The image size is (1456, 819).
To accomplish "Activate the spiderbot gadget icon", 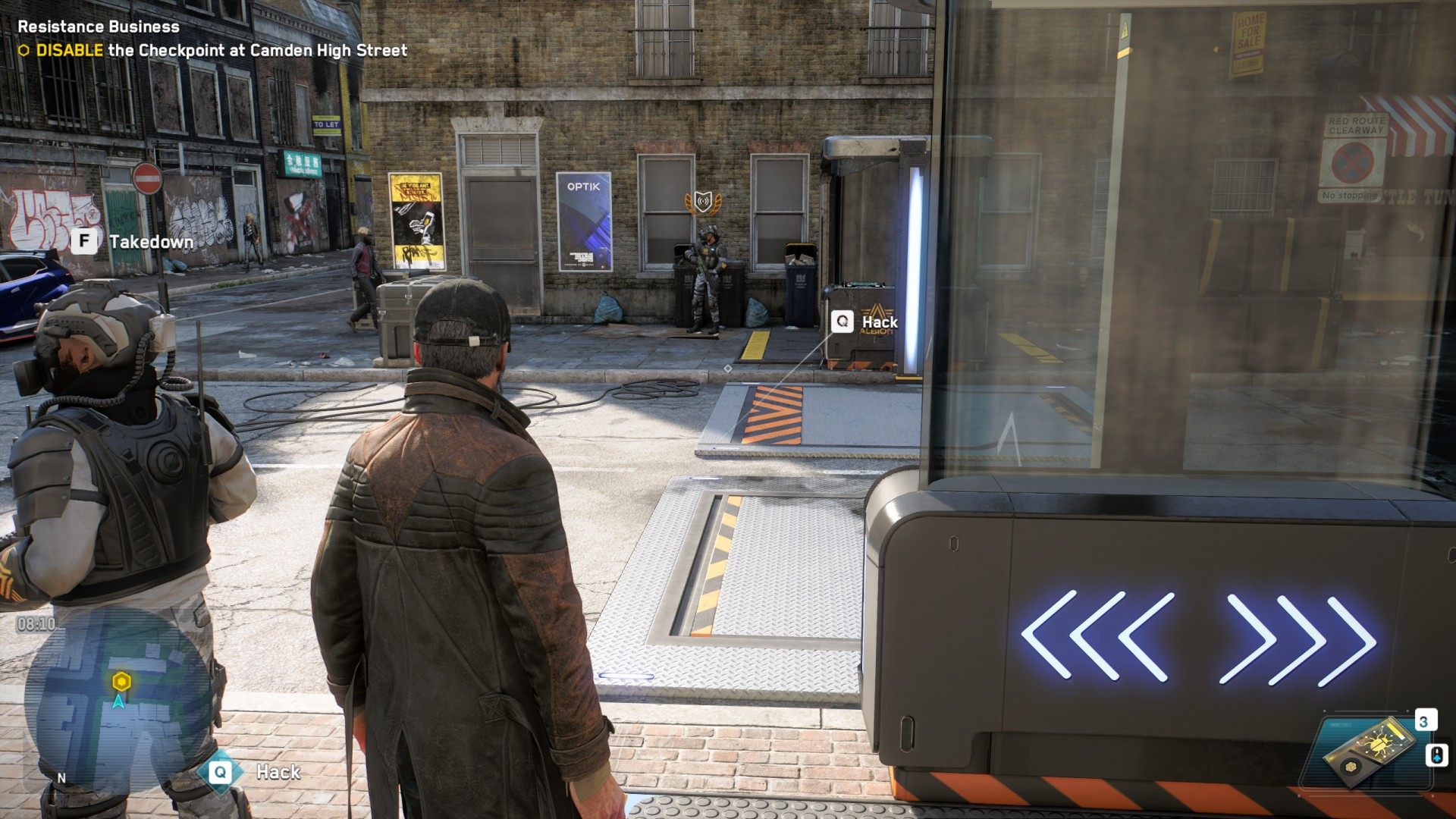I will (x=1370, y=750).
